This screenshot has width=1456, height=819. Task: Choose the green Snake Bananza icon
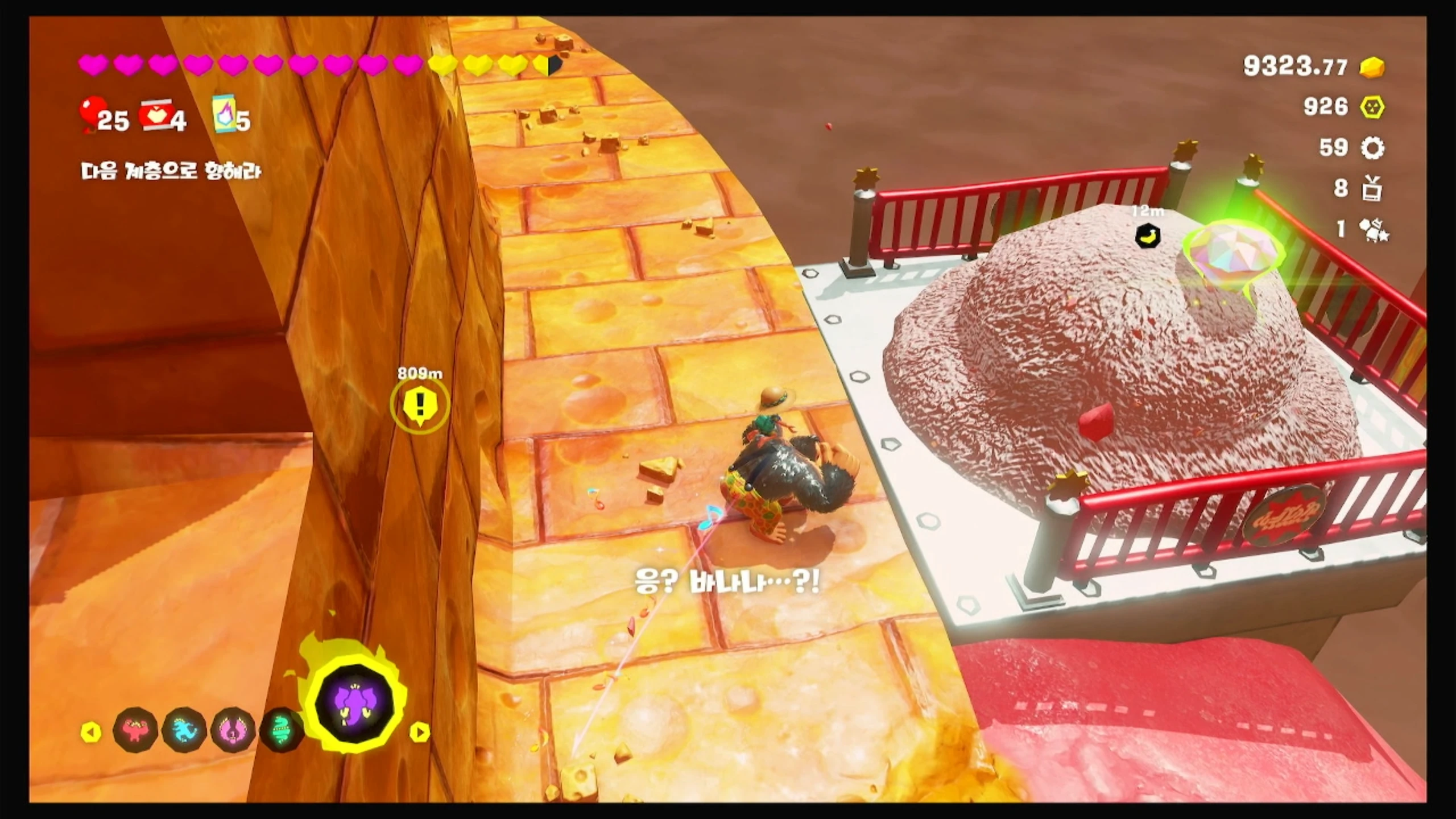(x=280, y=730)
